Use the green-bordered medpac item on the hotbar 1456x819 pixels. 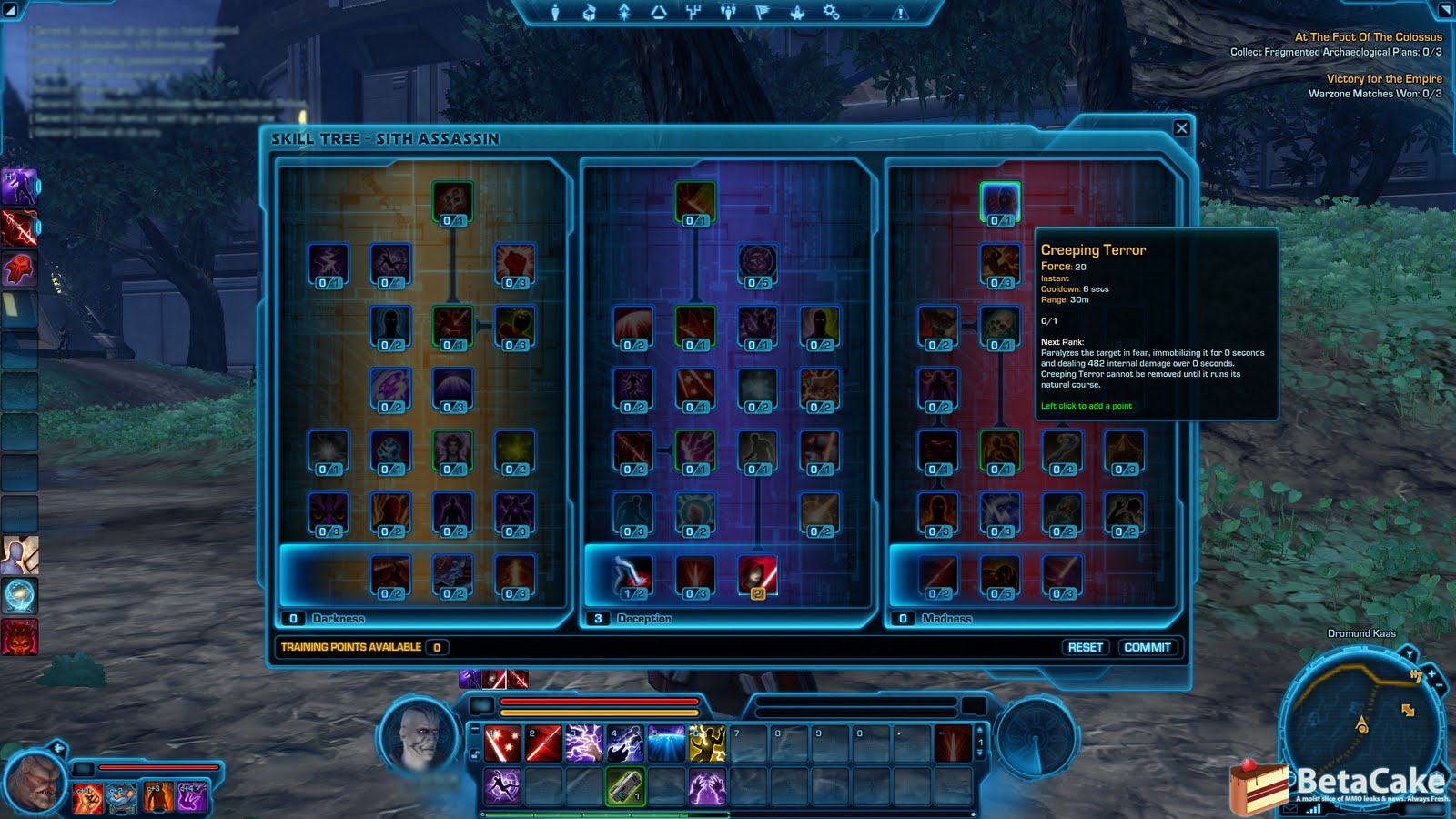(625, 785)
